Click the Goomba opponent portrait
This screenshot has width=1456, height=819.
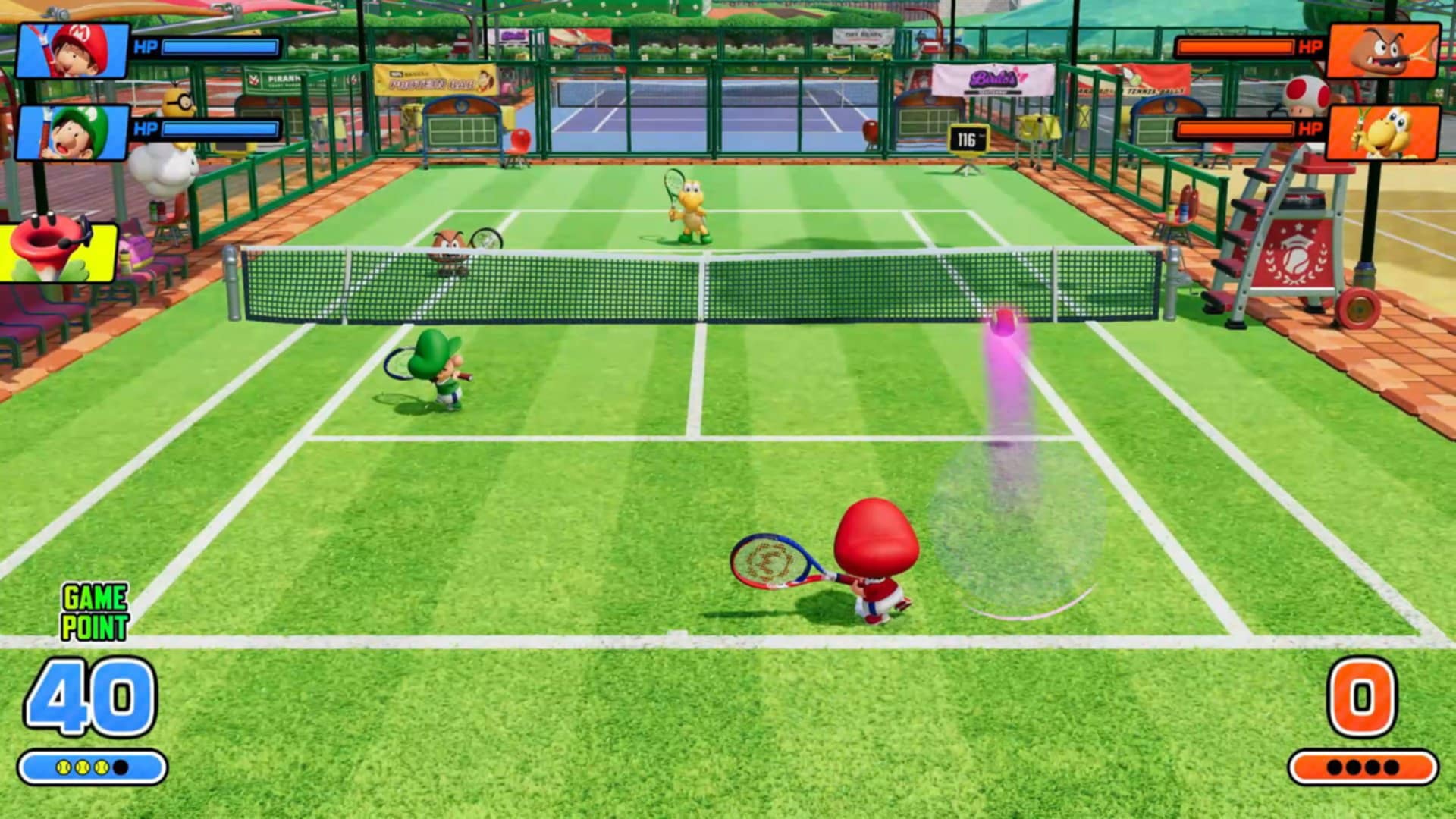[1384, 51]
